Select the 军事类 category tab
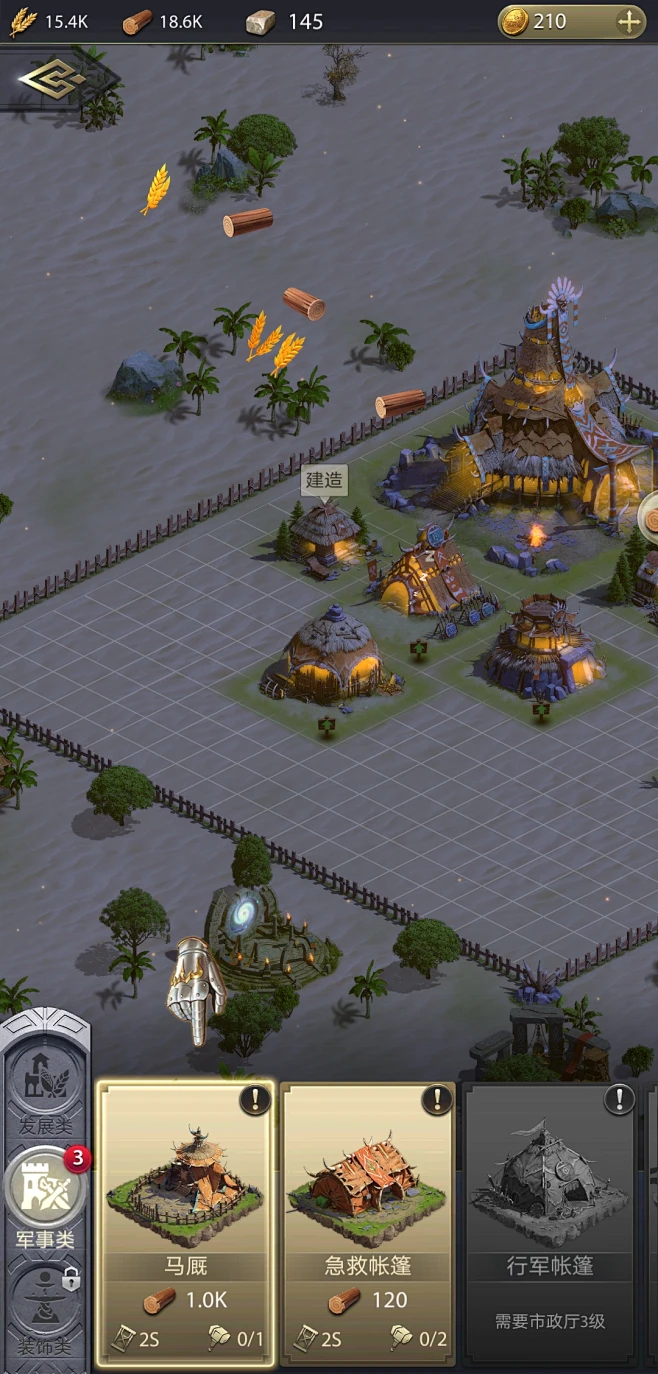Image resolution: width=658 pixels, height=1374 pixels. click(46, 1195)
